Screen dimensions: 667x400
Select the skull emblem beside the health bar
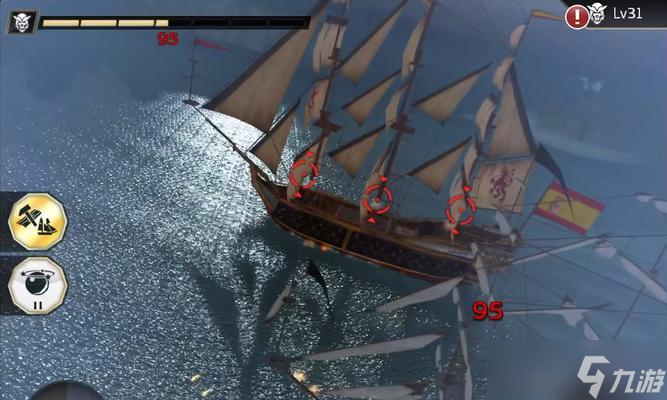[x=22, y=22]
